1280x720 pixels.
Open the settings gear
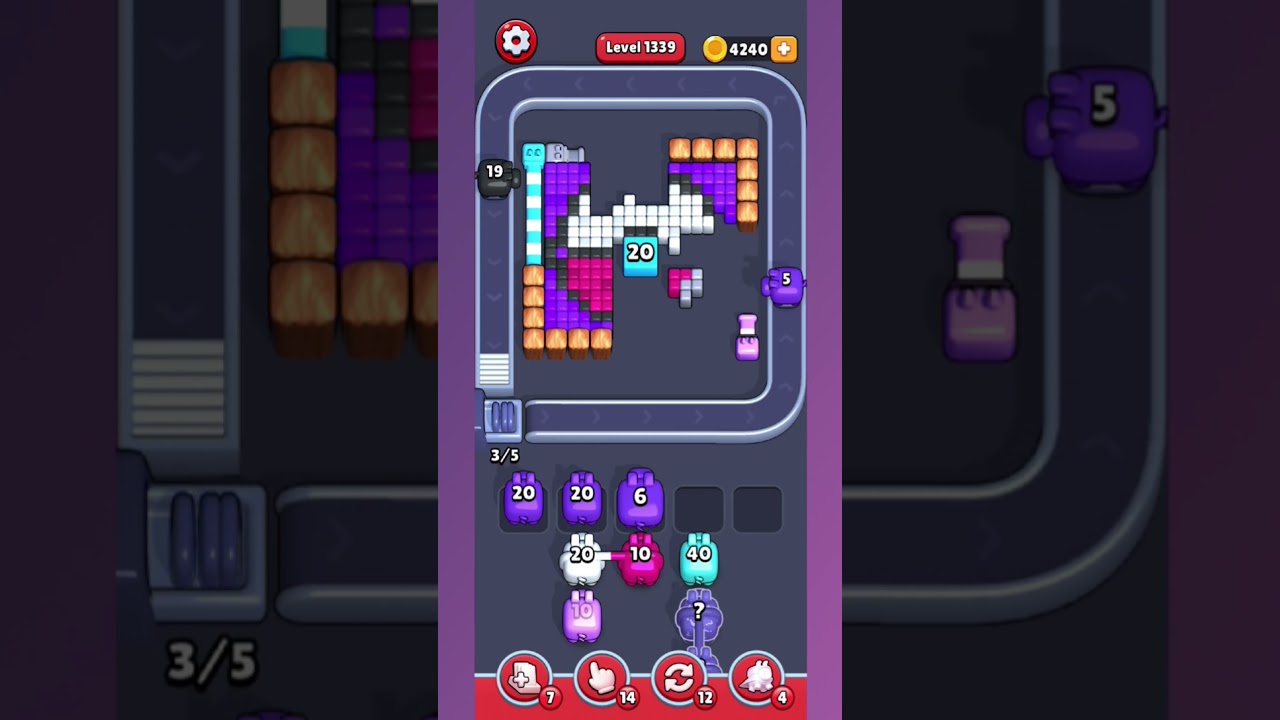[517, 41]
